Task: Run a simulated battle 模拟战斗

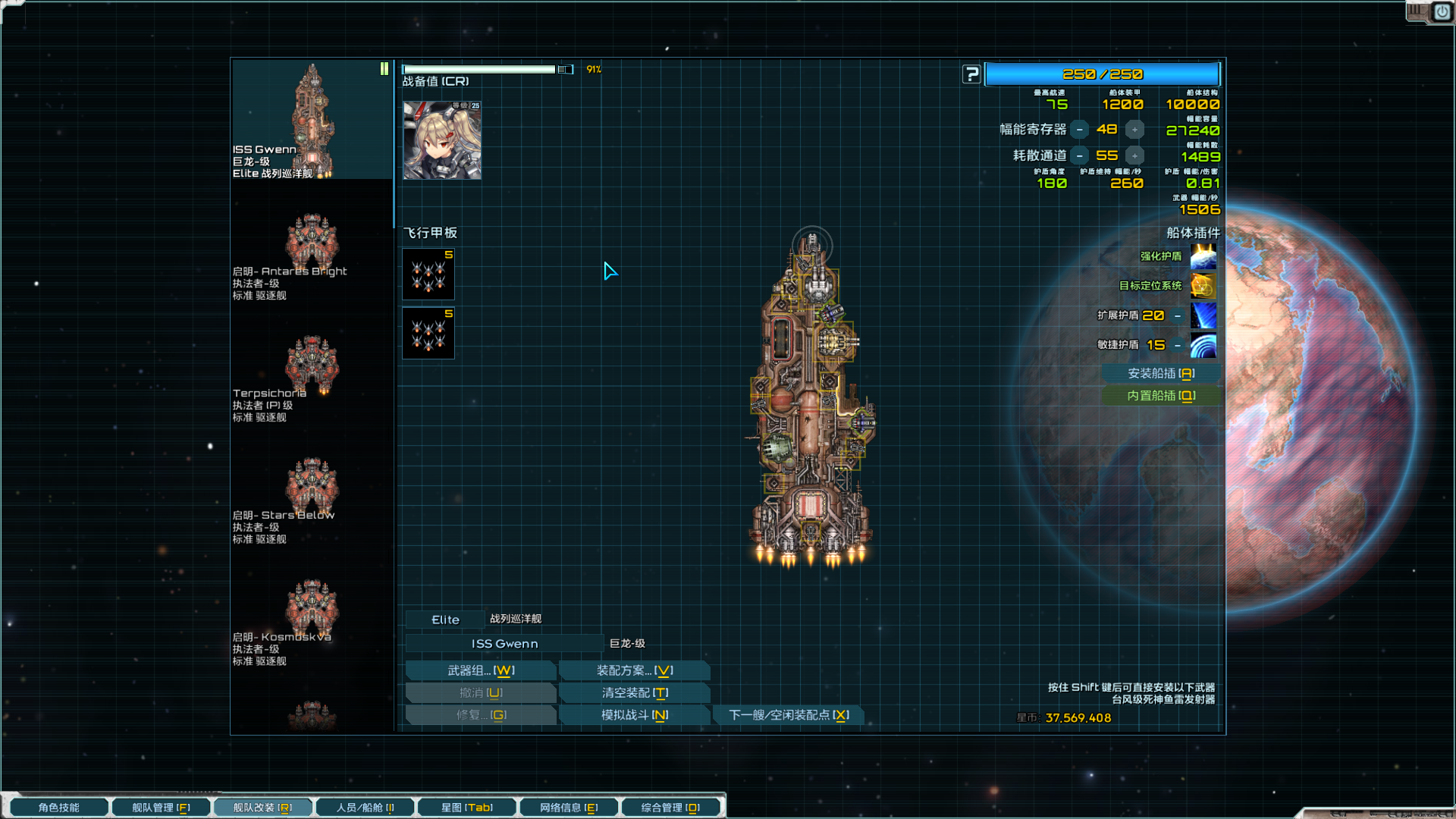Action: pyautogui.click(x=634, y=715)
